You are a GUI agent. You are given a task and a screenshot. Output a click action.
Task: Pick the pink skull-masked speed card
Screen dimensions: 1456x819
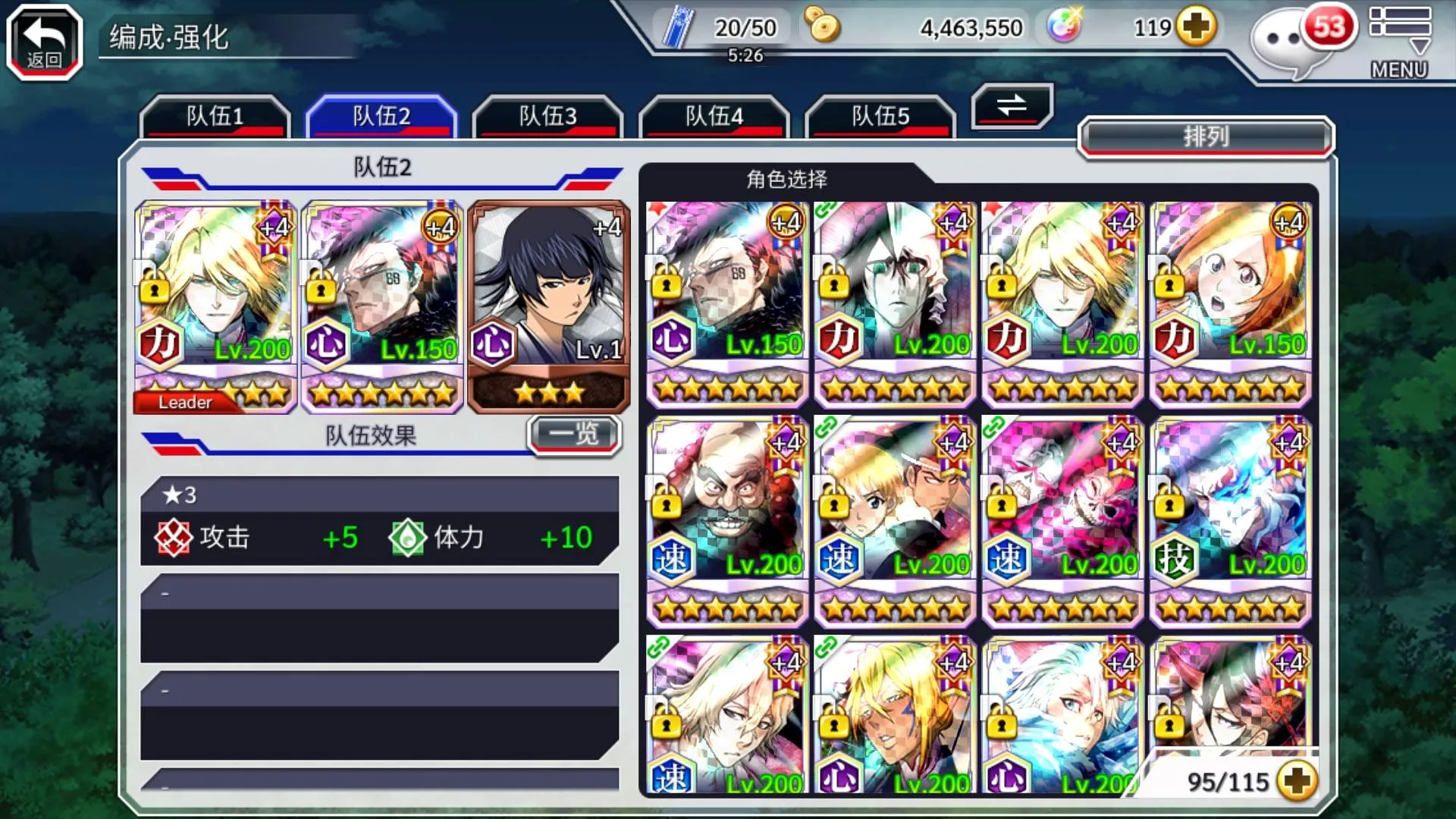1062,522
